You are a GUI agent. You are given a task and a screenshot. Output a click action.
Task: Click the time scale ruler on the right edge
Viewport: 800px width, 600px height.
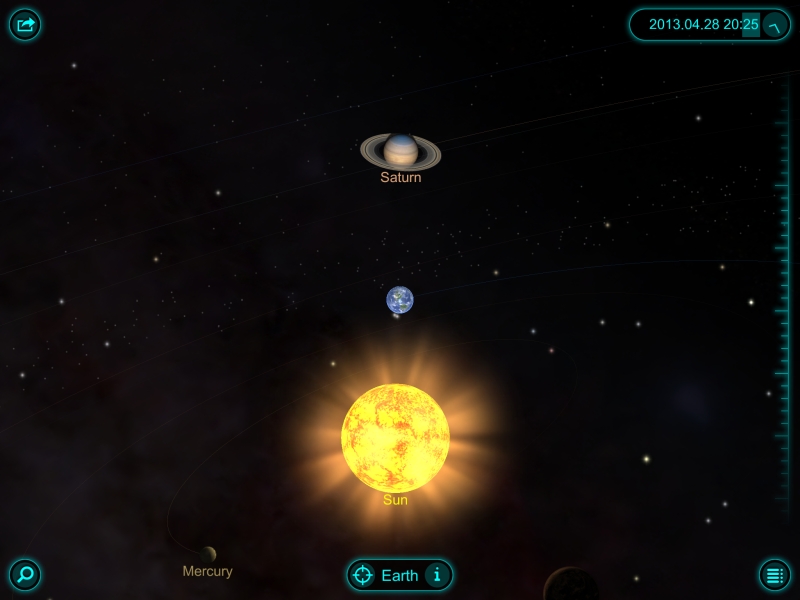[782, 300]
